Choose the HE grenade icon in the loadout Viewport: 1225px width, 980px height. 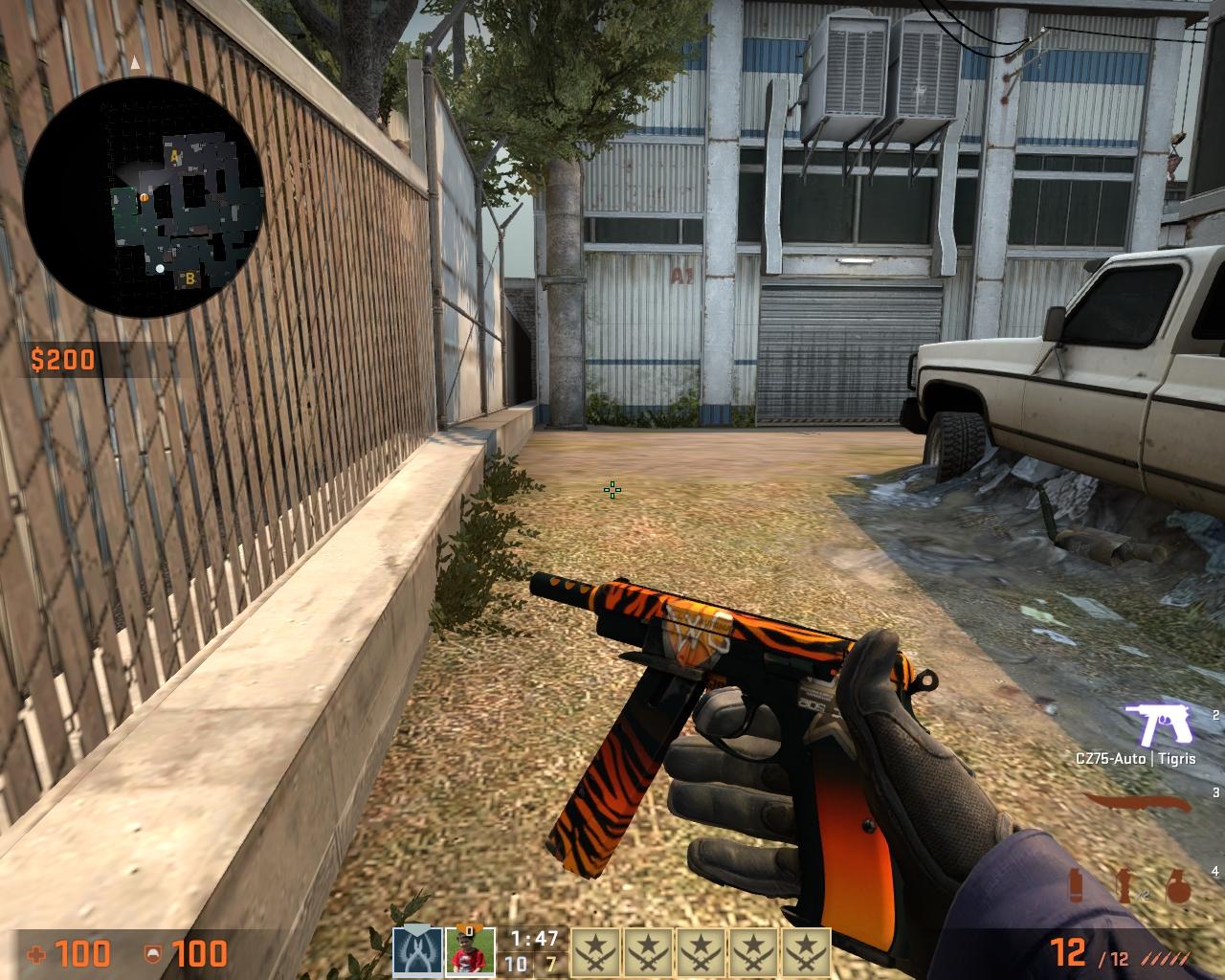pyautogui.click(x=1178, y=886)
